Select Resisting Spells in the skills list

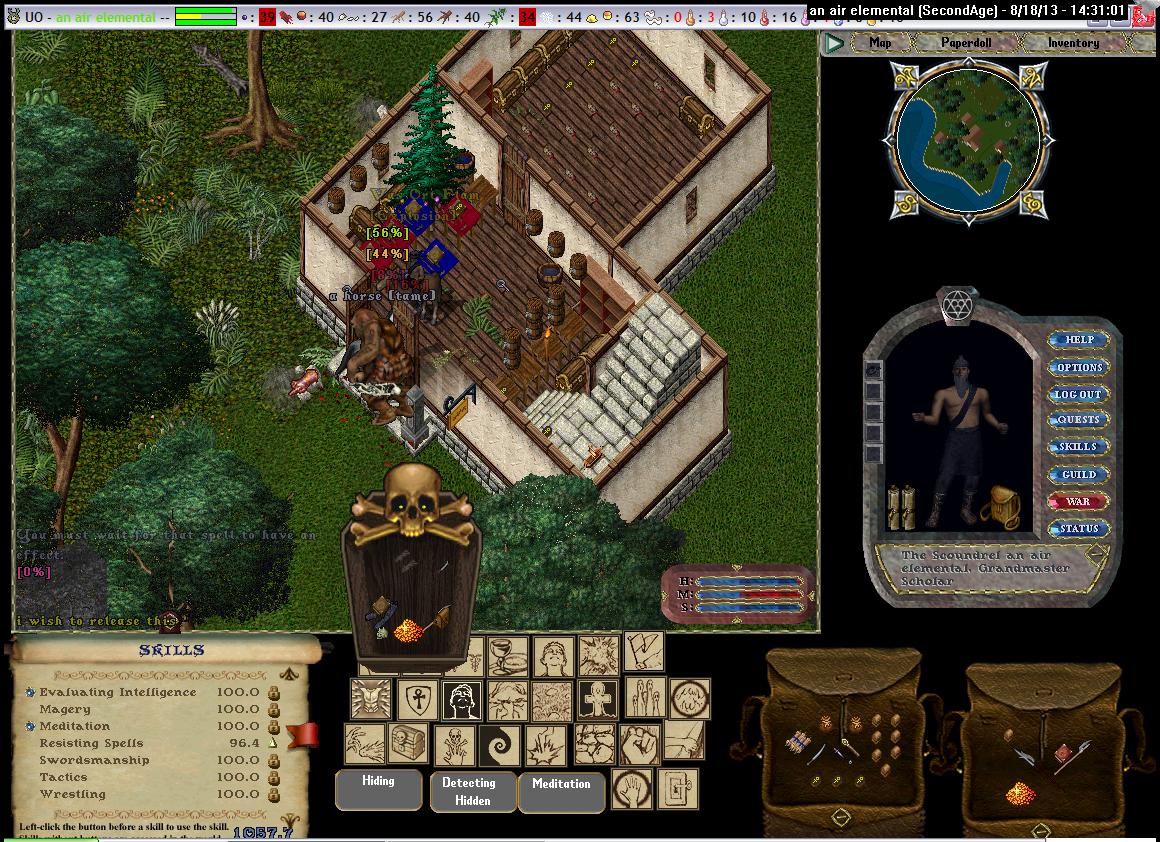tap(91, 743)
